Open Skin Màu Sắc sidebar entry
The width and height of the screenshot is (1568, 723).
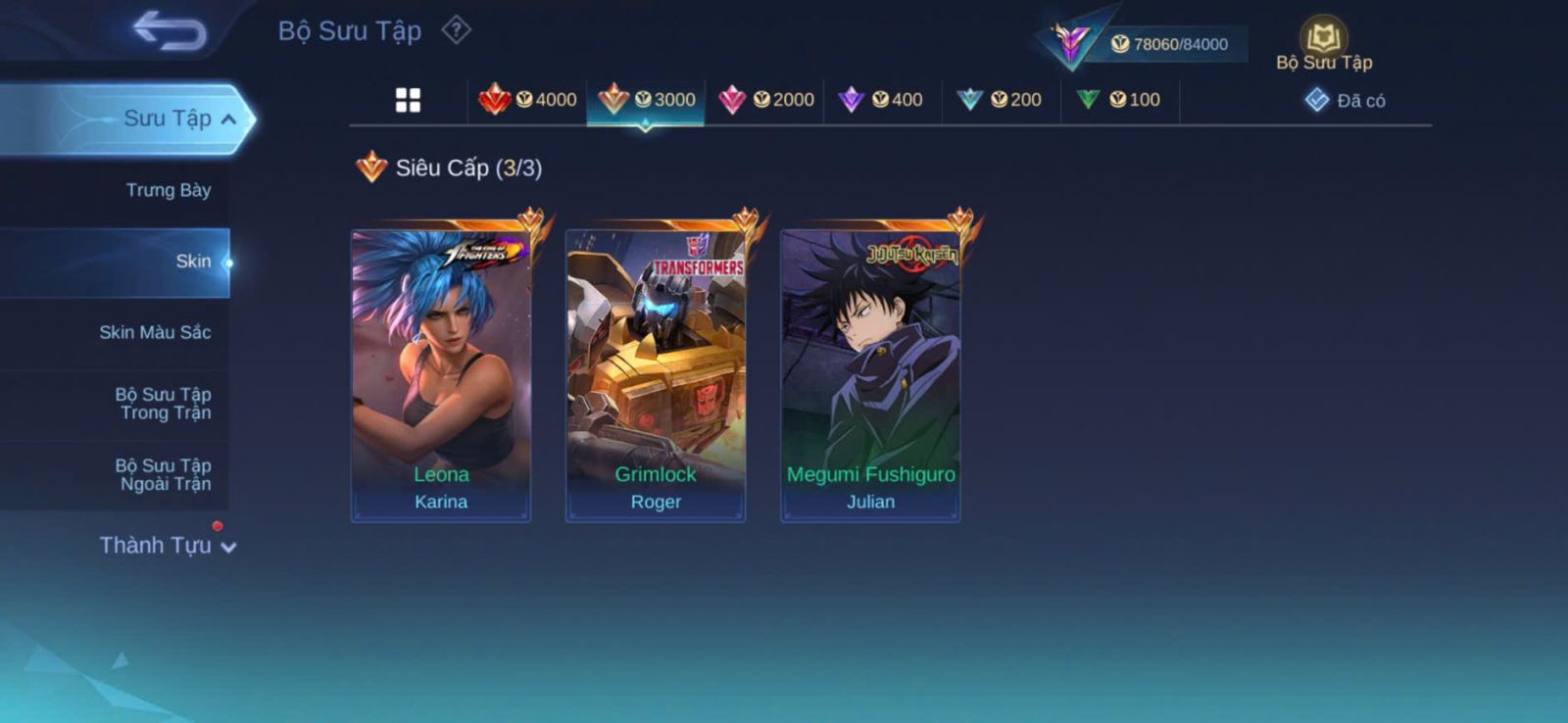155,333
